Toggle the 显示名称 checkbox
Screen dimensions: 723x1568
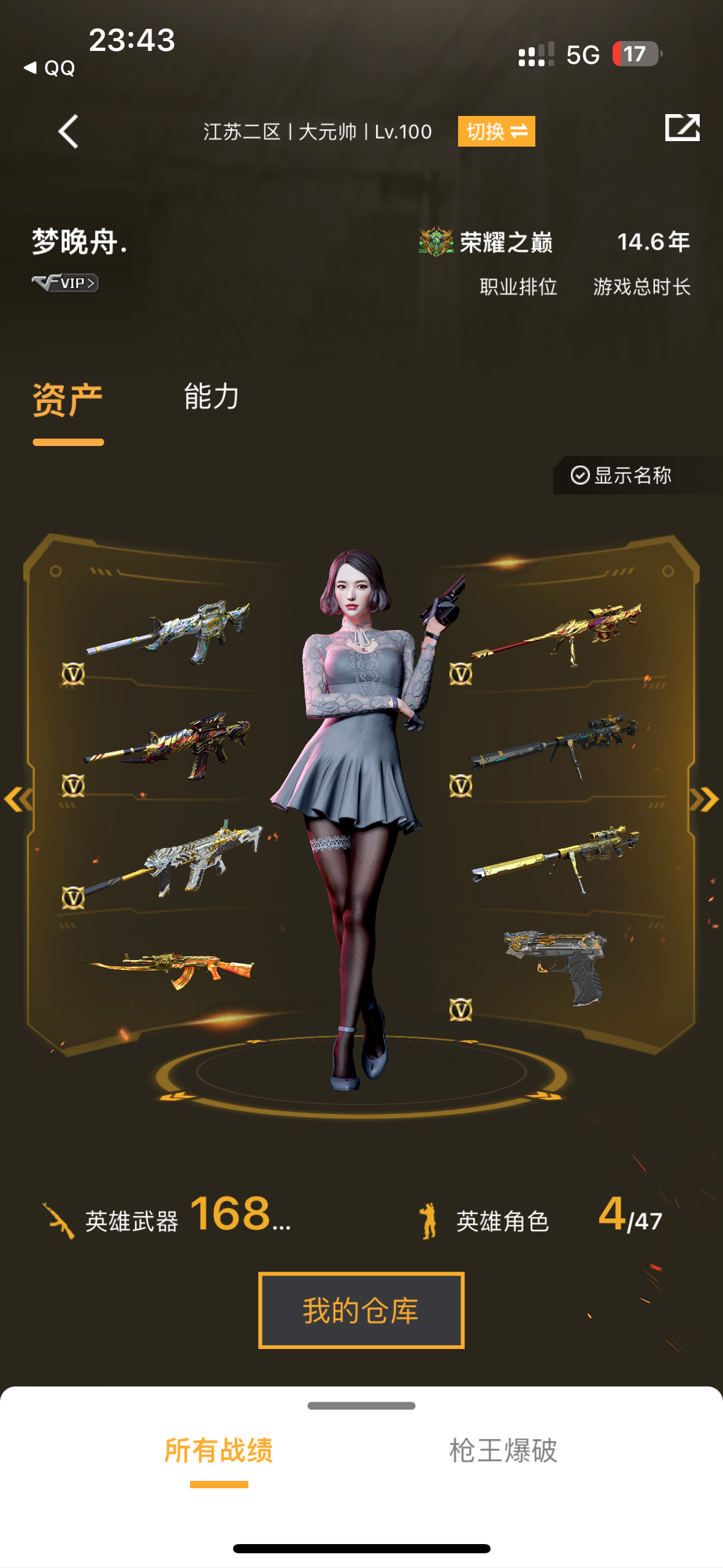pos(621,475)
